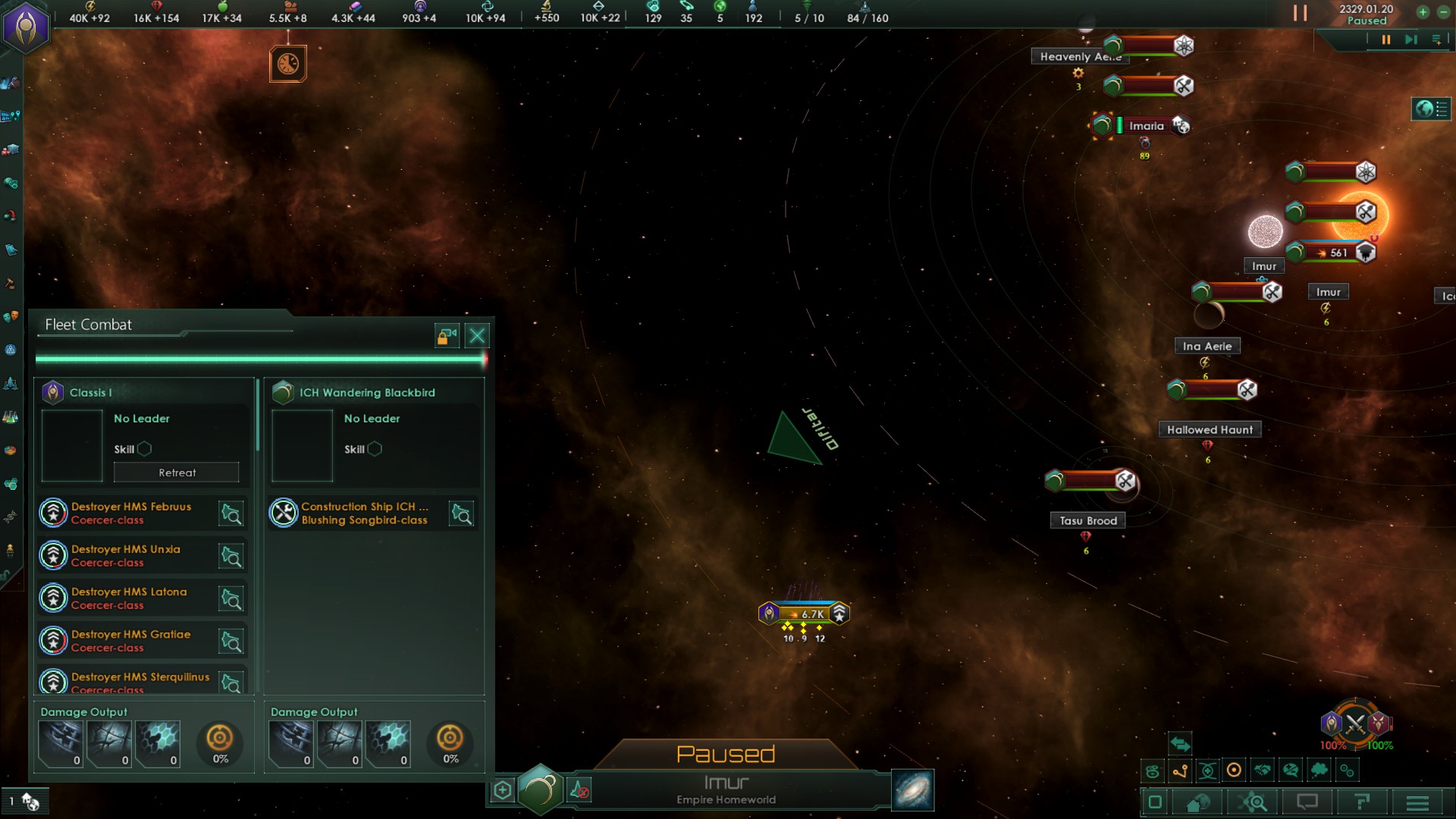Open the outliner panel toggle

point(1431,109)
